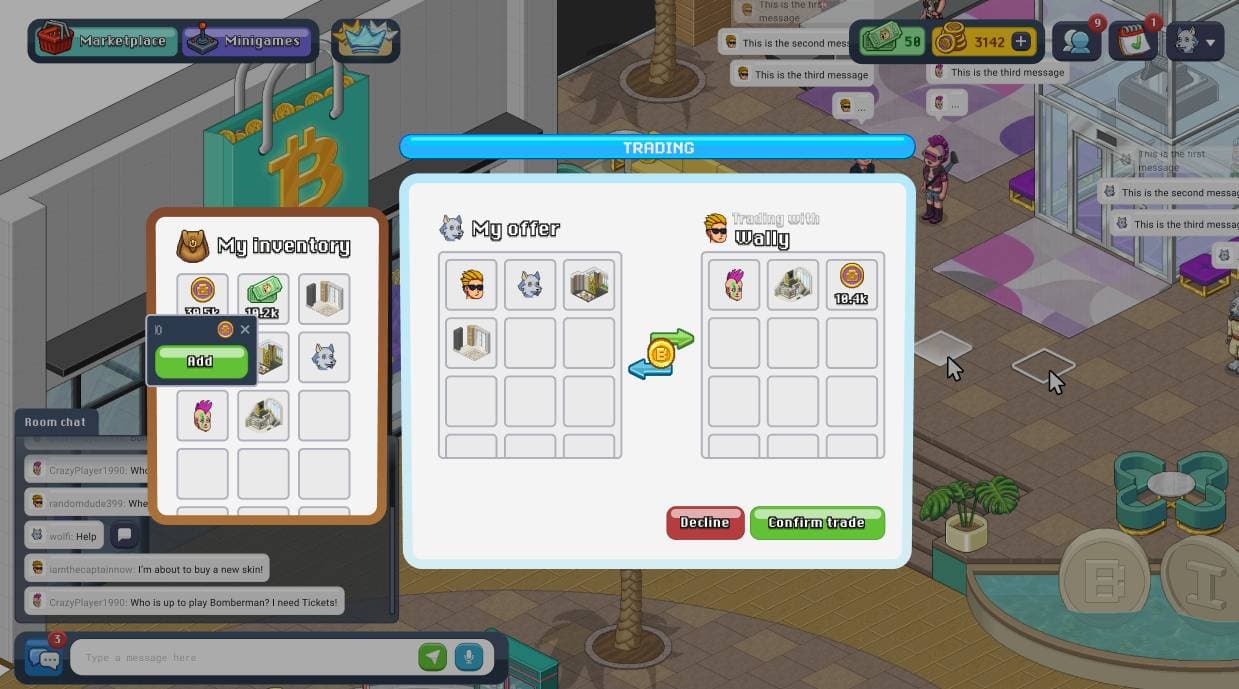This screenshot has width=1239, height=689.
Task: Click the green Add button
Action: (x=200, y=361)
